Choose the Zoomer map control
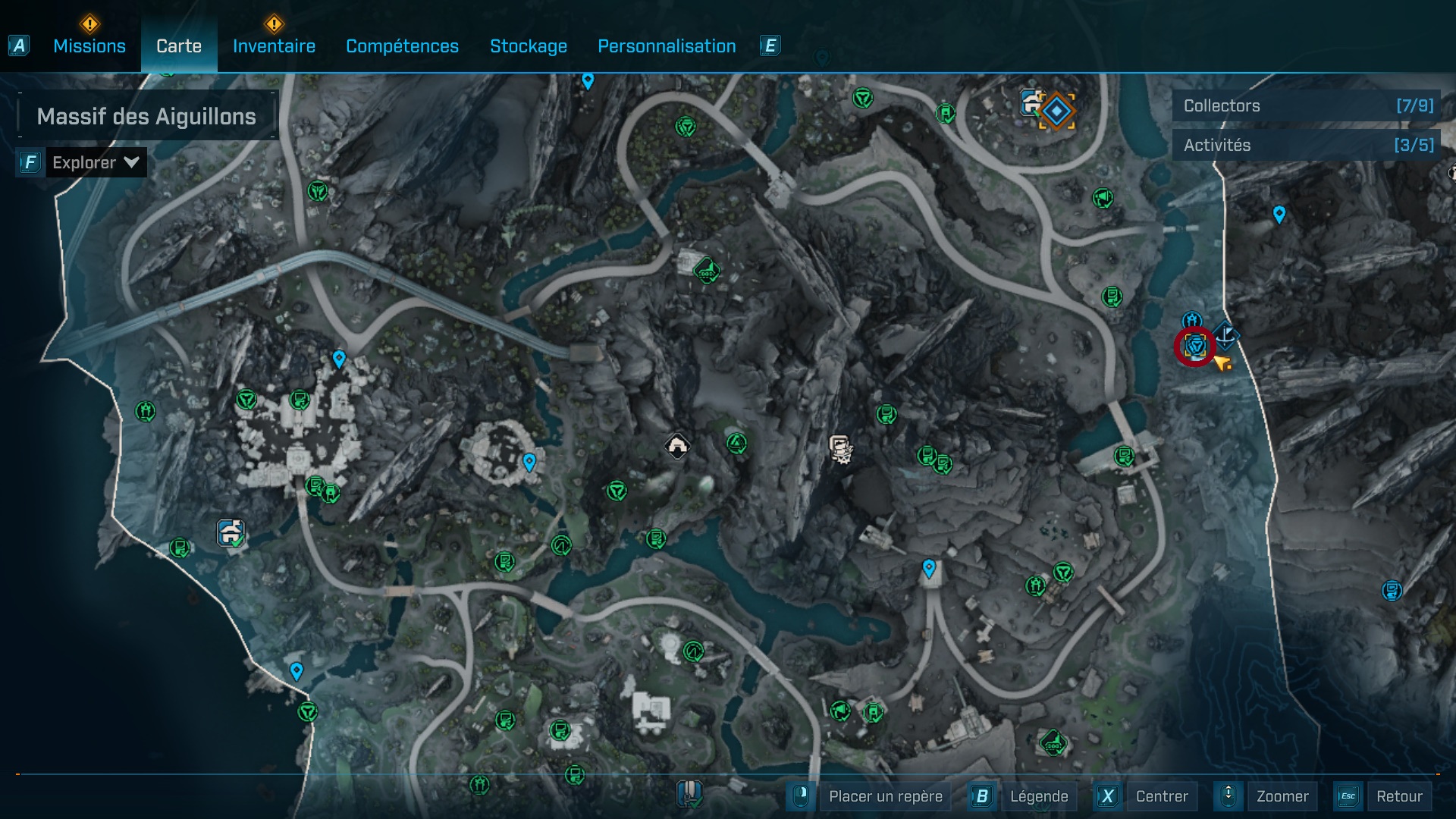The height and width of the screenshot is (819, 1456). [1282, 796]
